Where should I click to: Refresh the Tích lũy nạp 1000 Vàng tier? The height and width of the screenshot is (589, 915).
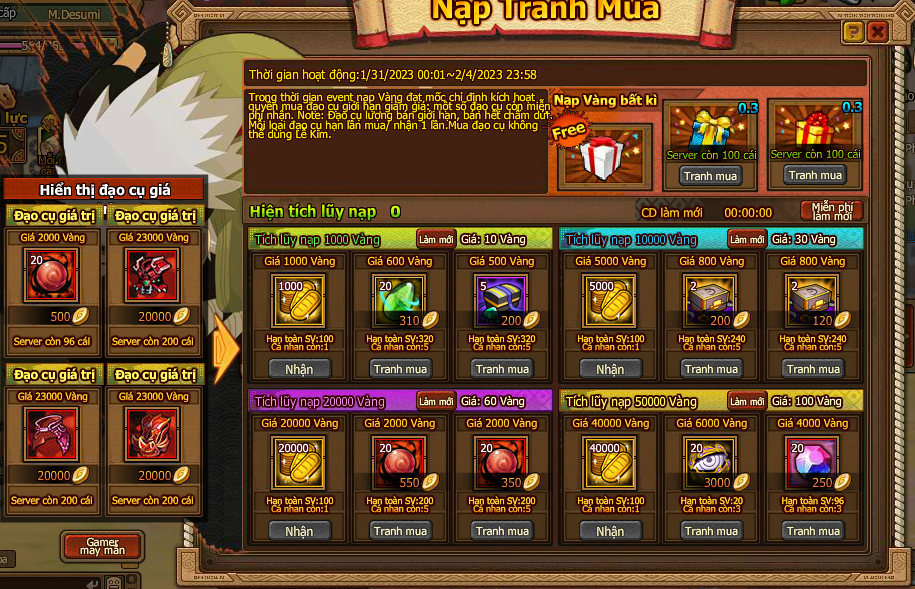[x=436, y=239]
